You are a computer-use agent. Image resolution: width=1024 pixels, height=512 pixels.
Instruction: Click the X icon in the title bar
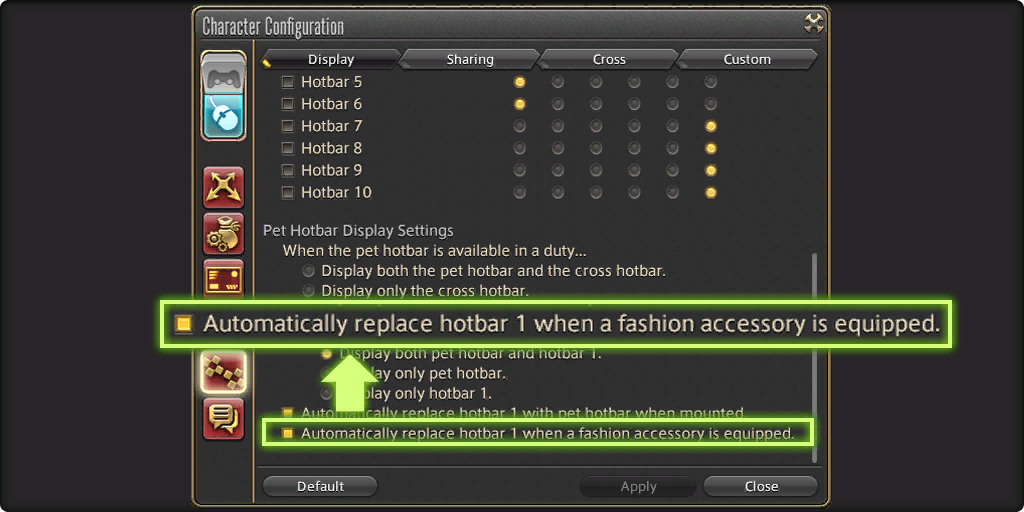[814, 24]
